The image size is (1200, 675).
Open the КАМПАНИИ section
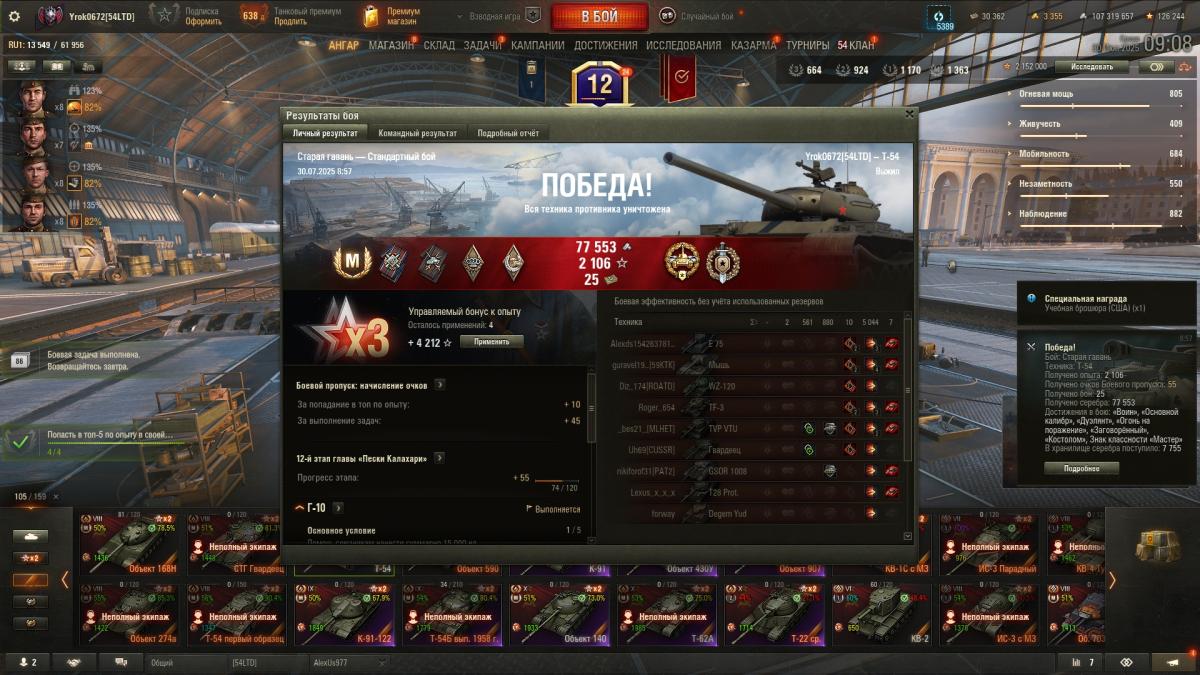click(x=537, y=45)
